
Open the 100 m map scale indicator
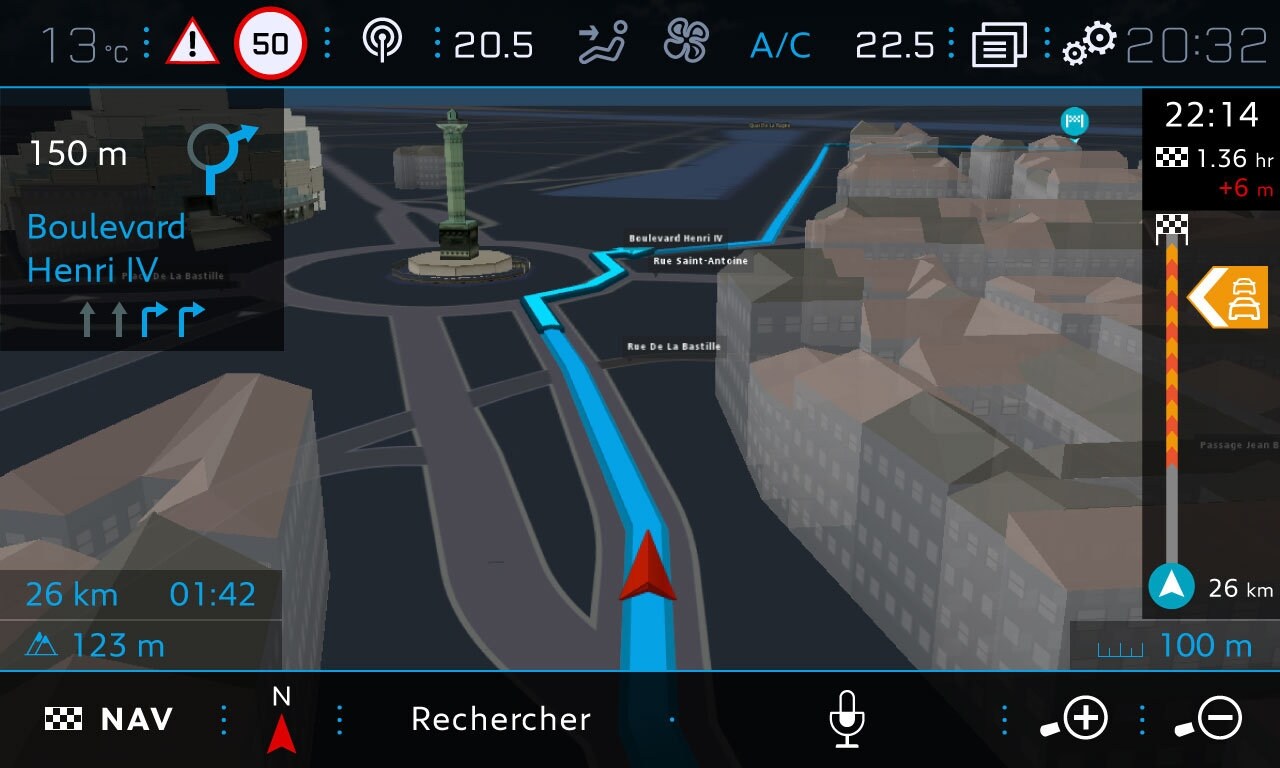pyautogui.click(x=1175, y=646)
